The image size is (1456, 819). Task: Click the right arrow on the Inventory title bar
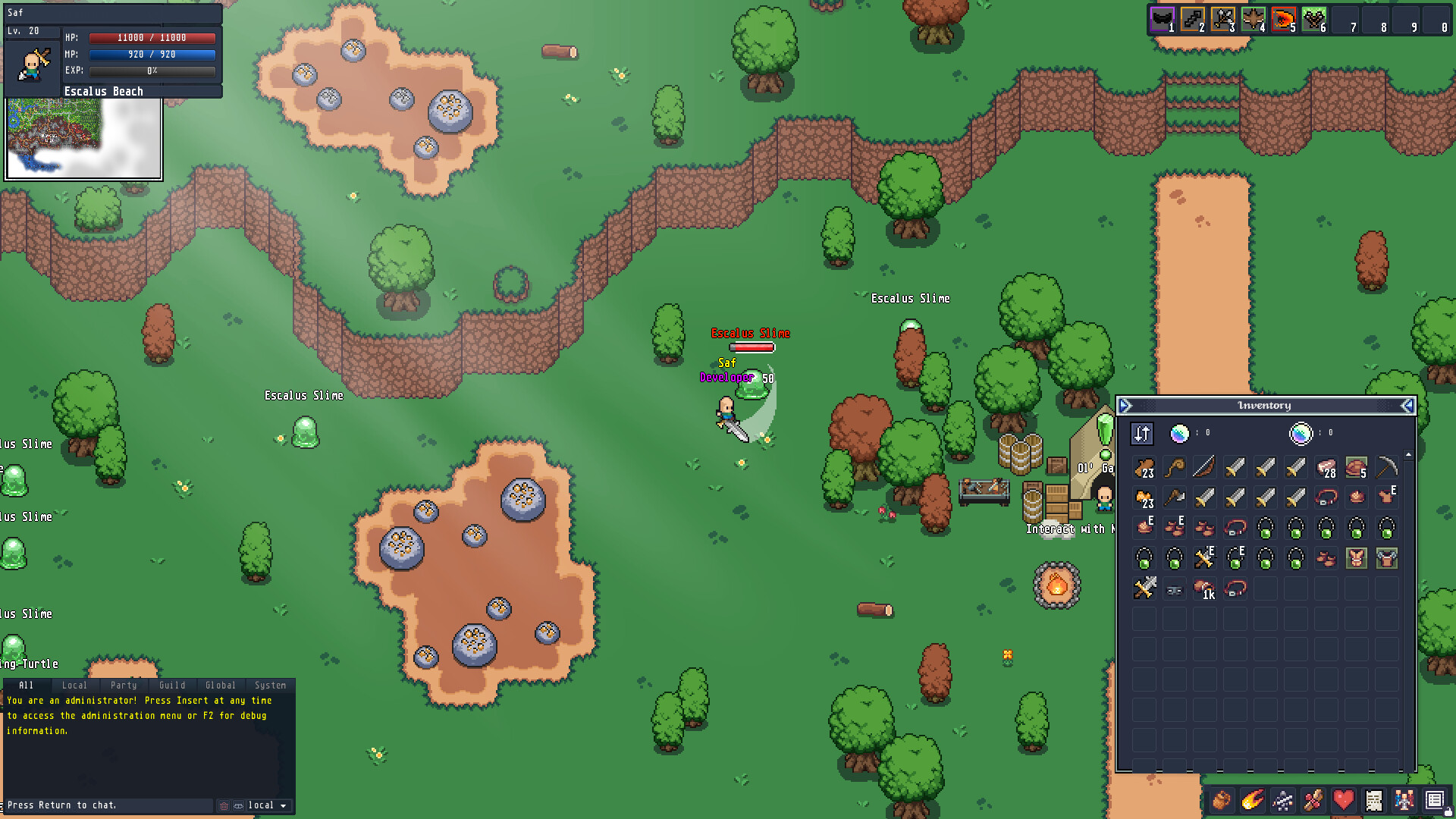[x=1407, y=405]
